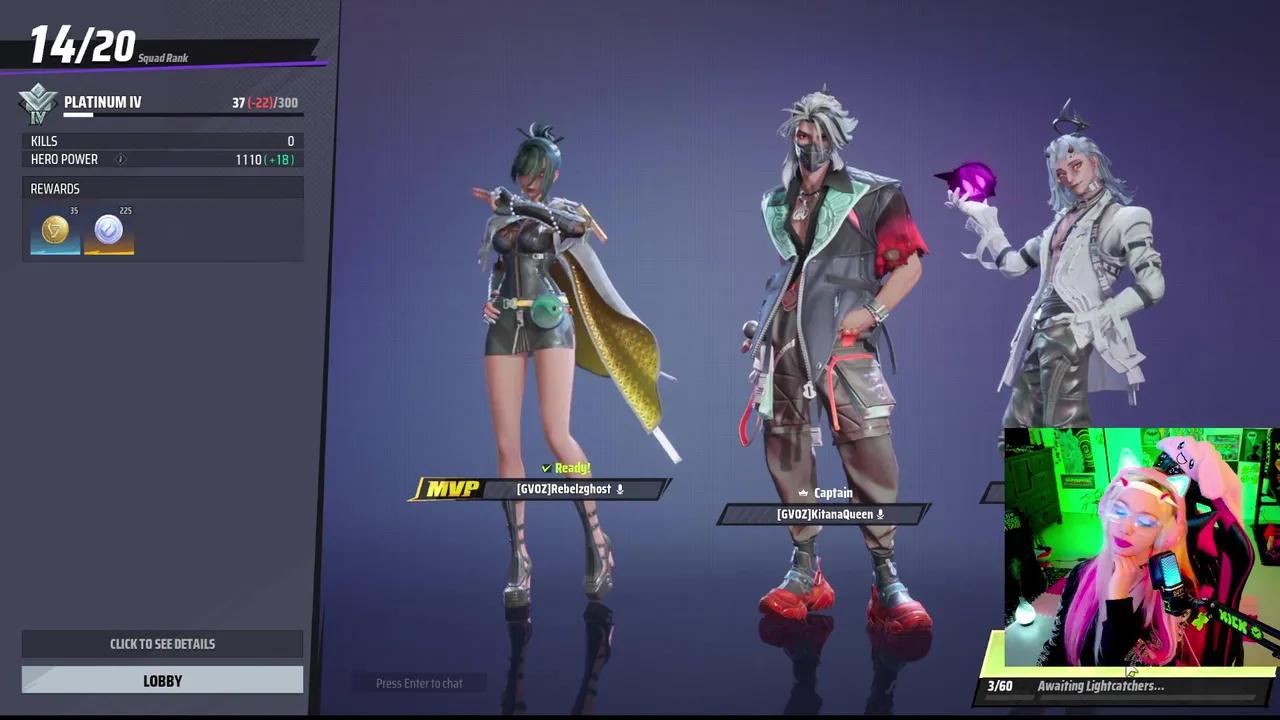The height and width of the screenshot is (720, 1280).
Task: Open the Hero Power info icon
Action: pos(120,159)
